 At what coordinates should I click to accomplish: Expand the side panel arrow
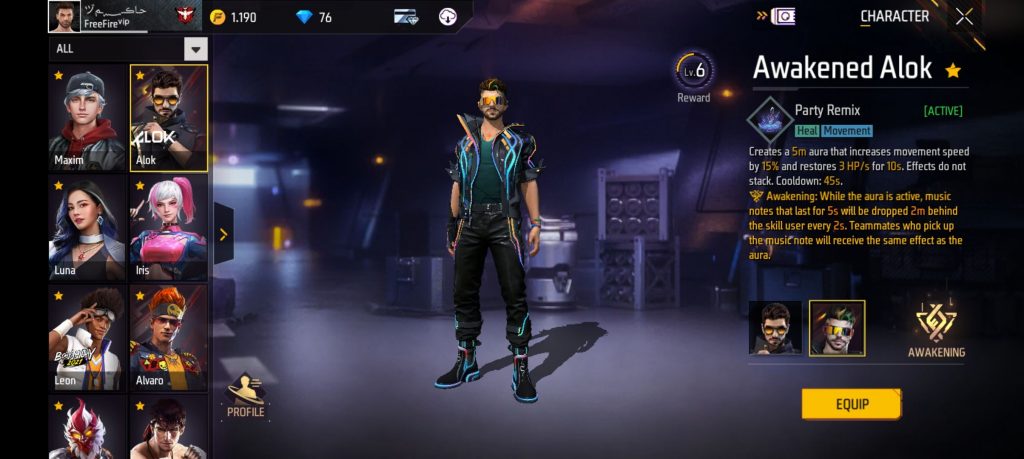pyautogui.click(x=223, y=234)
